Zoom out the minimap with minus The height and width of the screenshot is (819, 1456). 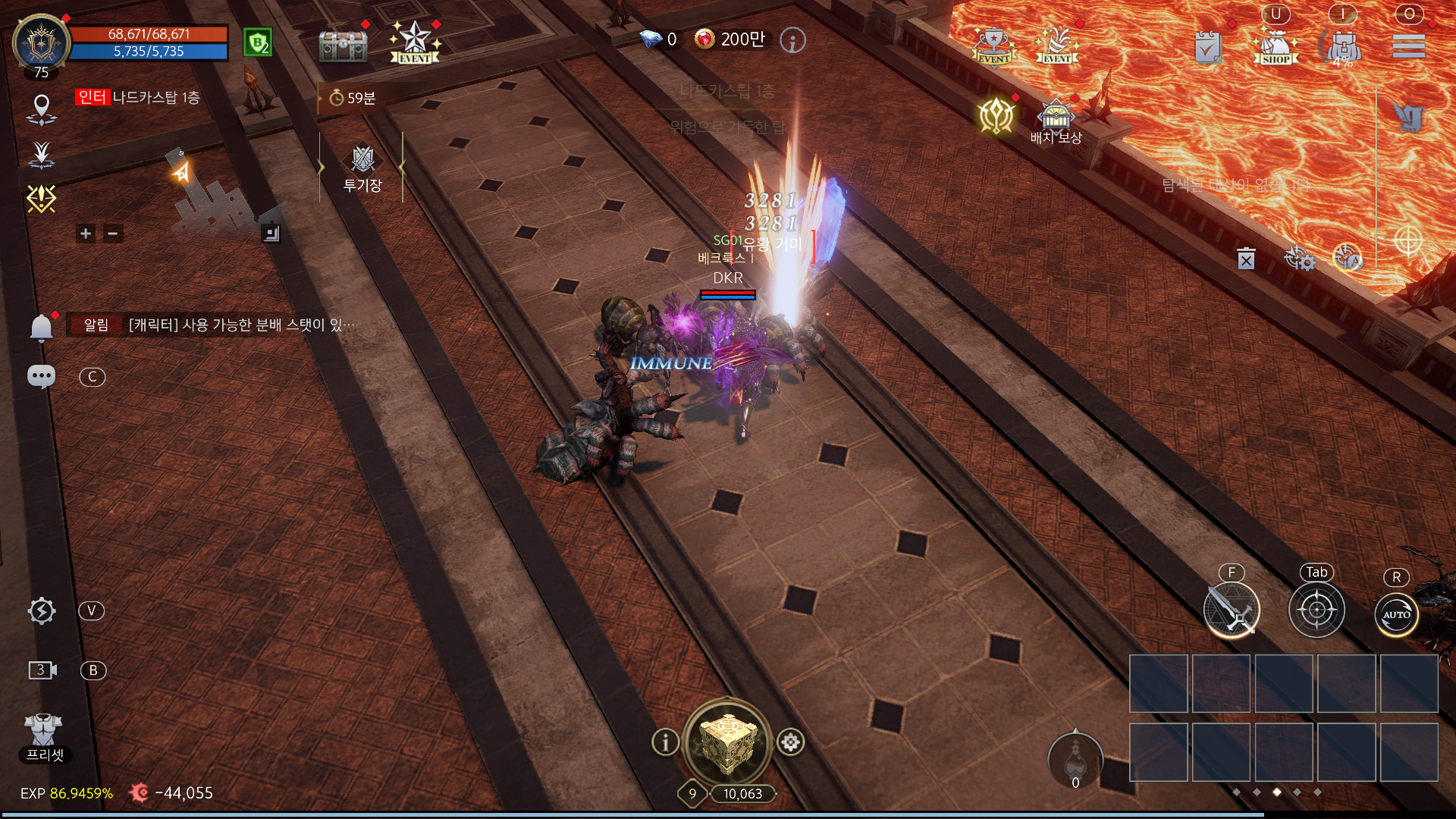113,234
